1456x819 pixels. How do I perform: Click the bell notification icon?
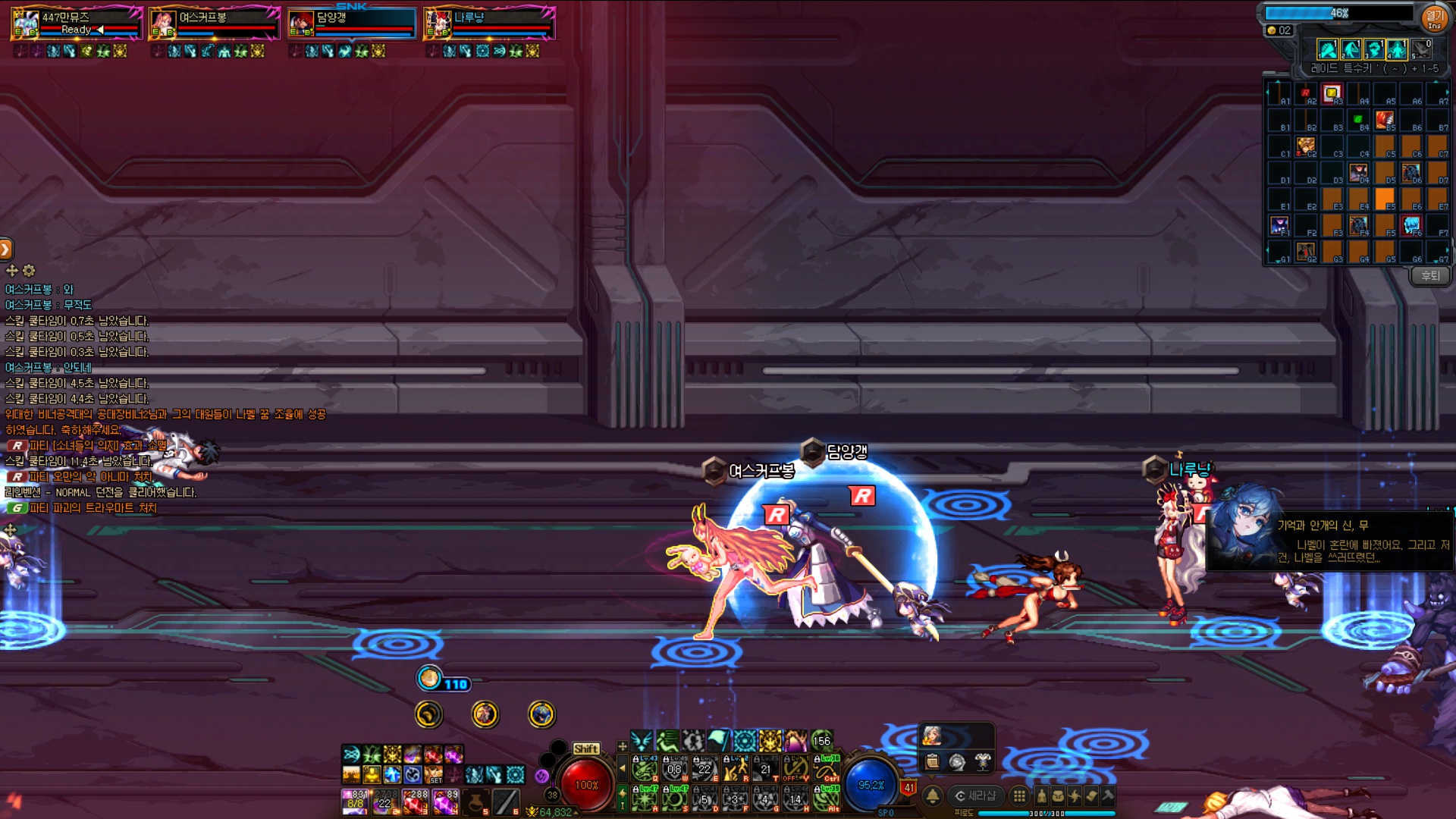coord(933,795)
